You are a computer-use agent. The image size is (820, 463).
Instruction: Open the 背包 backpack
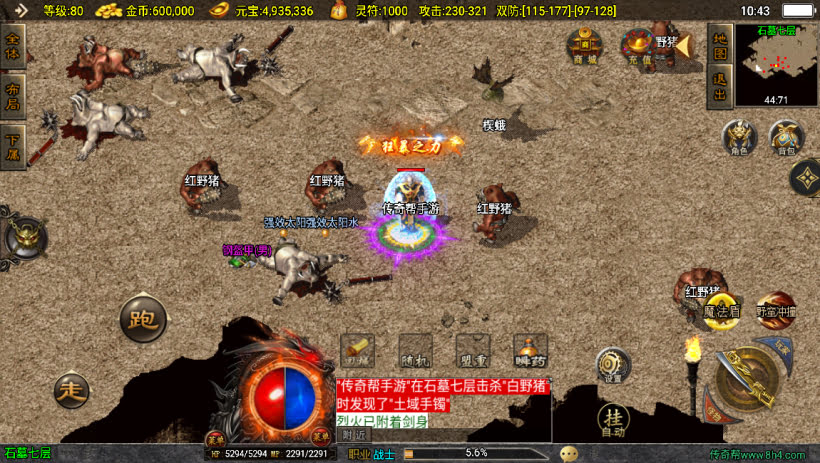(786, 138)
